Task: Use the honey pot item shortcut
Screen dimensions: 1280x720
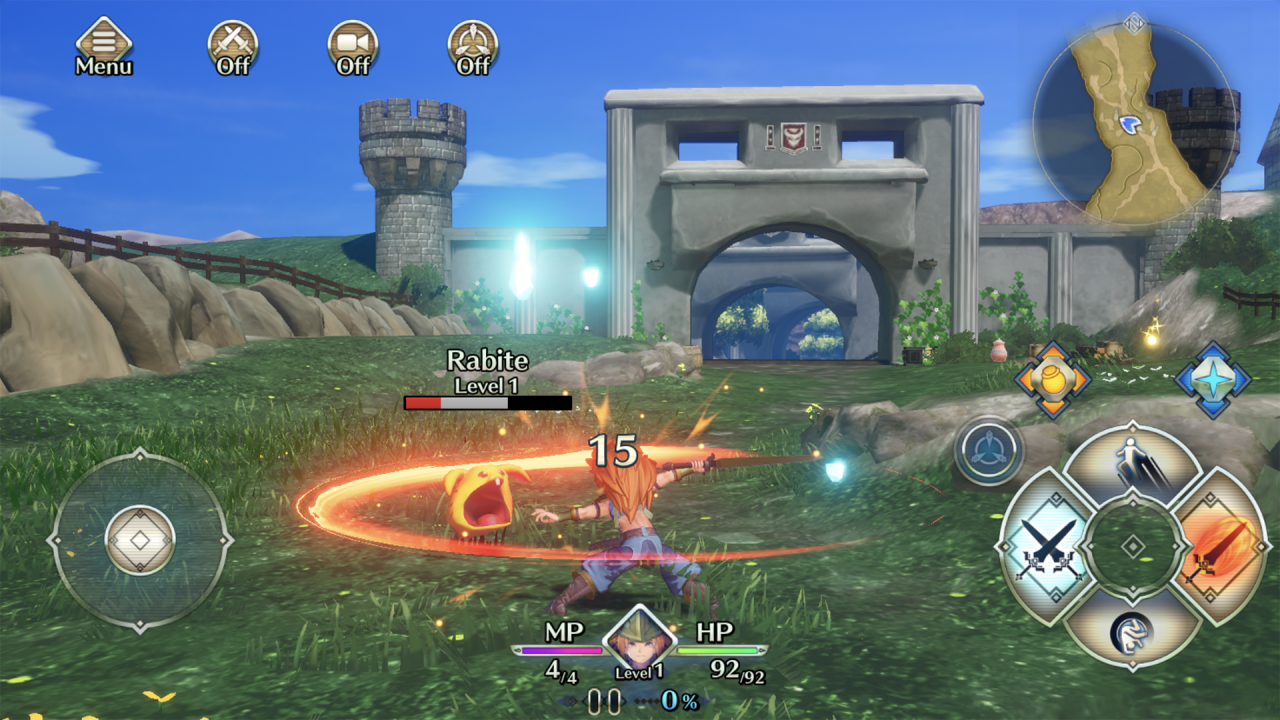Action: pos(1051,380)
